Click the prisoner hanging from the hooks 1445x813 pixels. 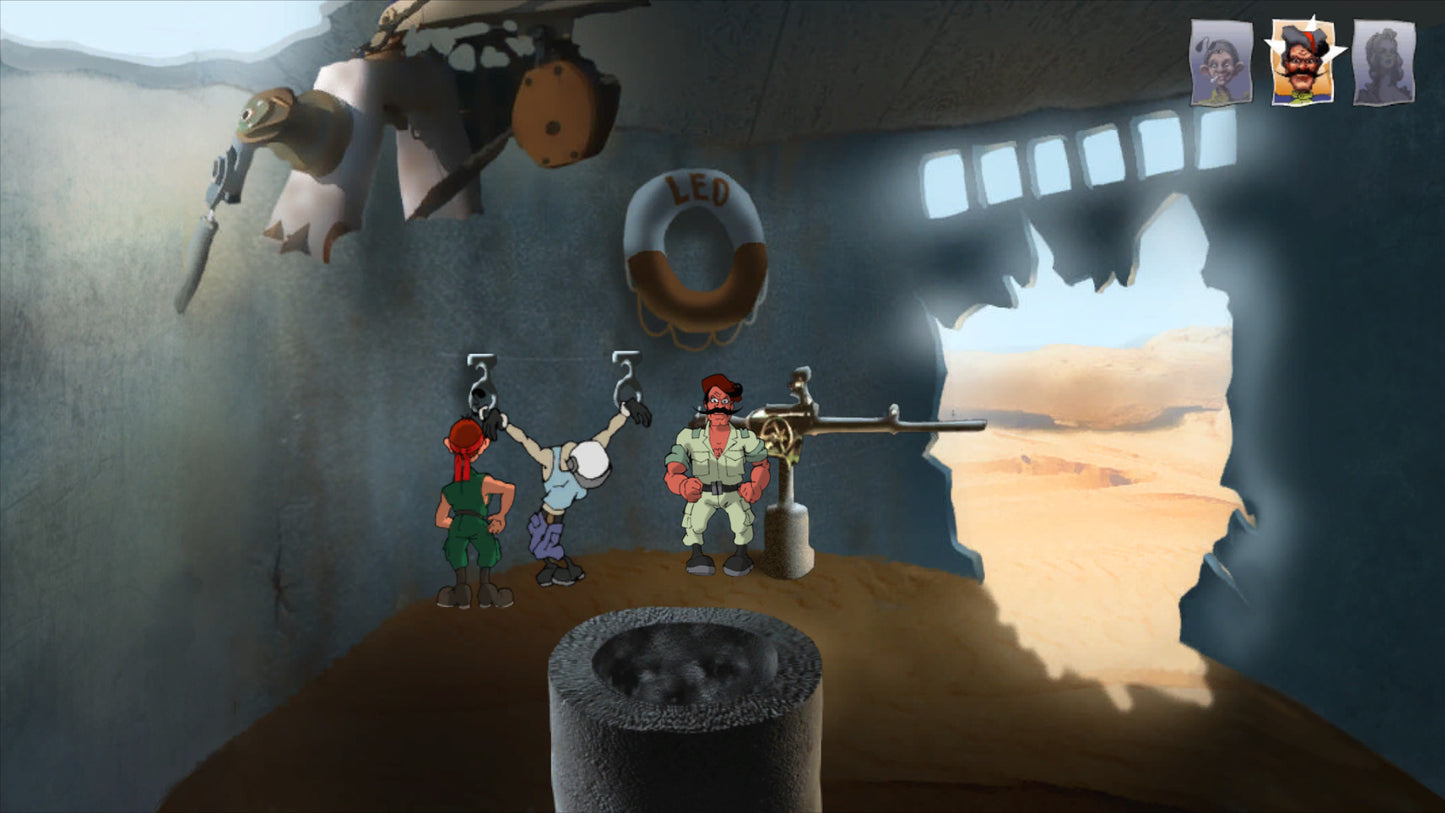560,490
